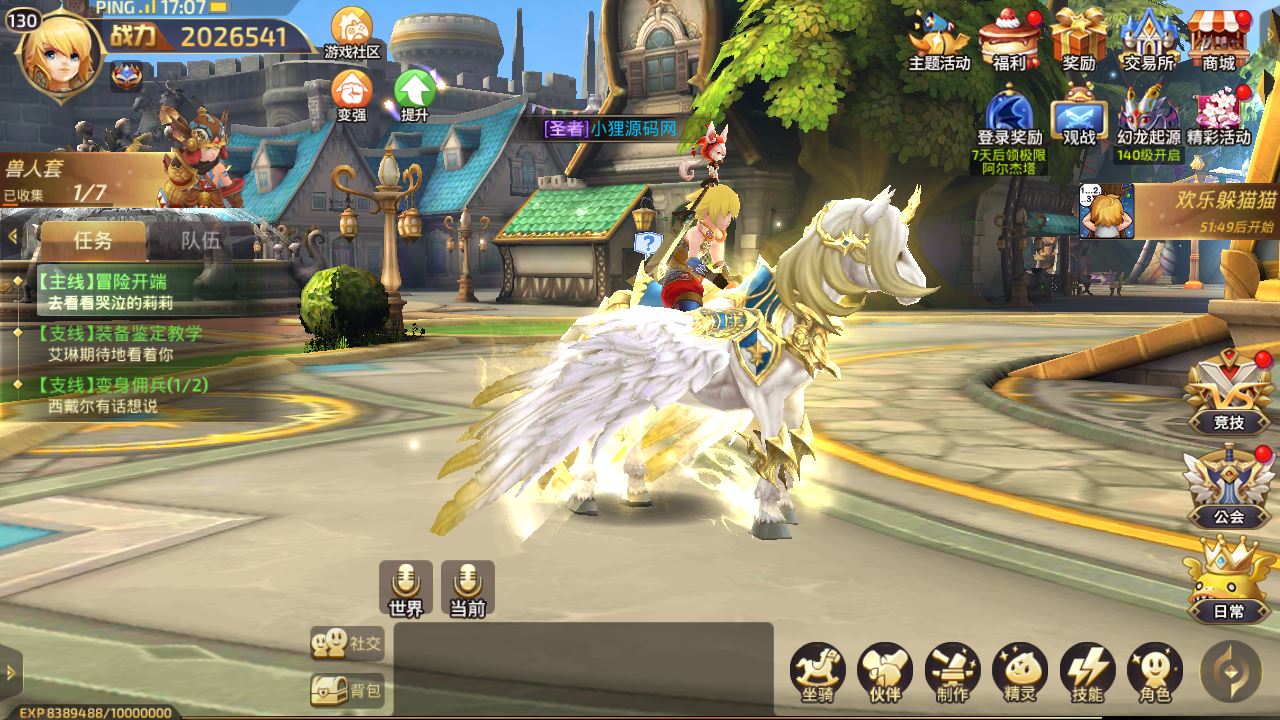The width and height of the screenshot is (1280, 720).
Task: Open the 游戏社区 community icon
Action: point(352,31)
